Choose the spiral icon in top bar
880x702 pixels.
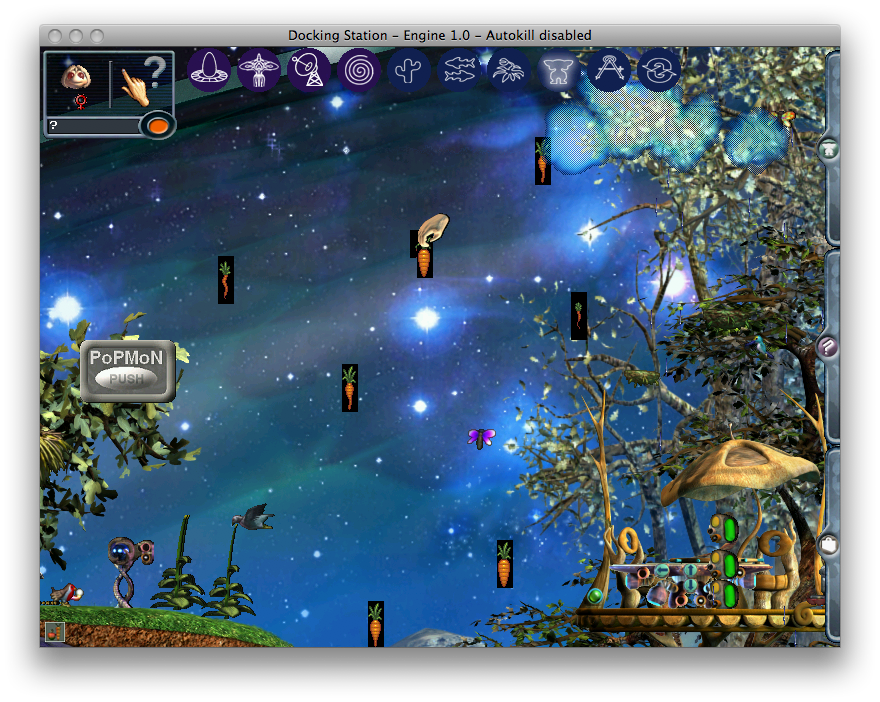[359, 70]
